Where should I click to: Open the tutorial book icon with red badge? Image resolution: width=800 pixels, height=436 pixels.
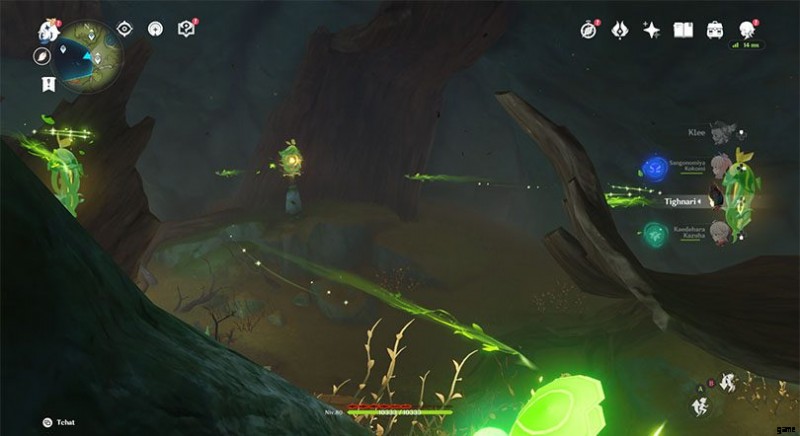tap(185, 29)
